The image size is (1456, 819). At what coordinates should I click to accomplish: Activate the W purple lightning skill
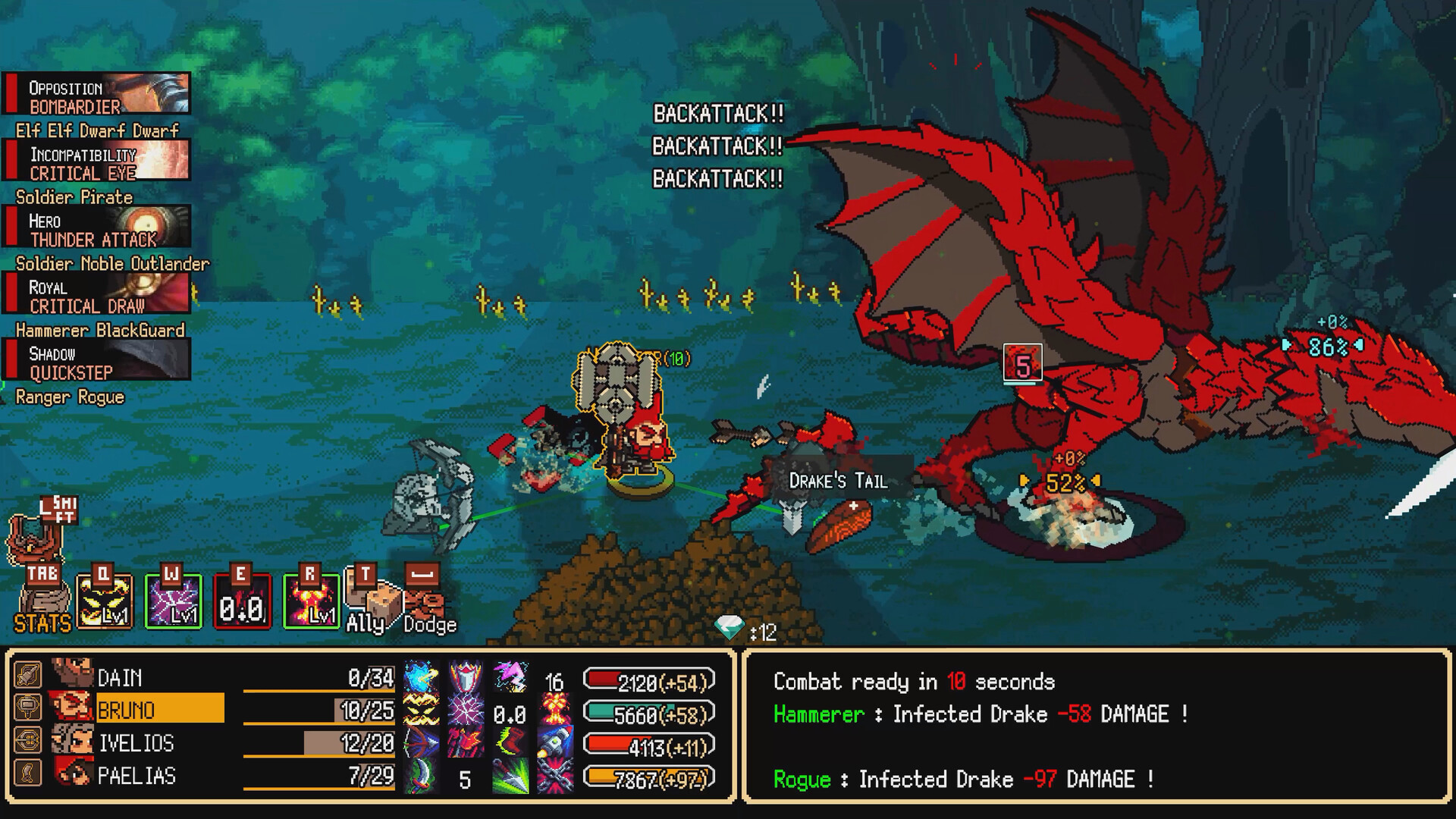point(174,601)
